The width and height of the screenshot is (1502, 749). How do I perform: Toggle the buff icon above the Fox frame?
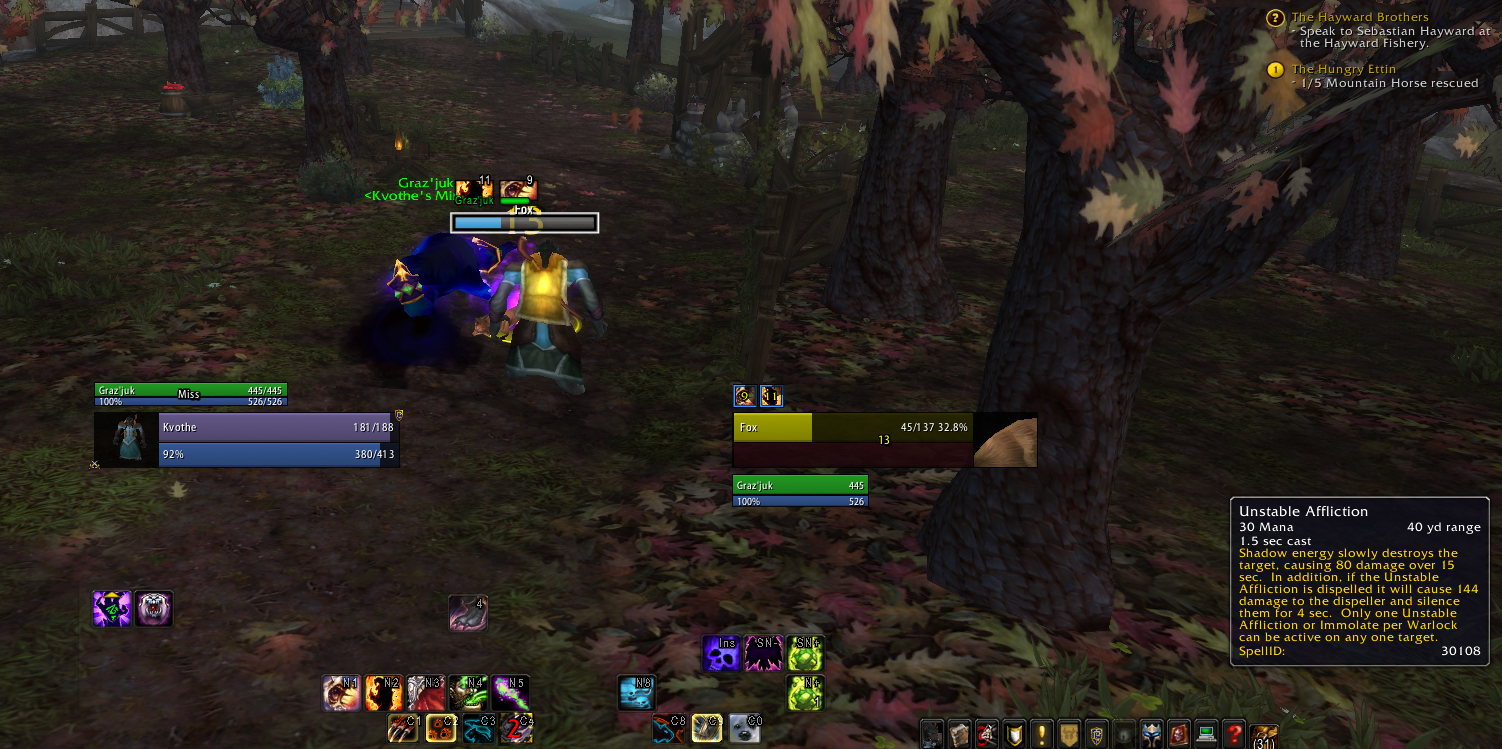(744, 396)
